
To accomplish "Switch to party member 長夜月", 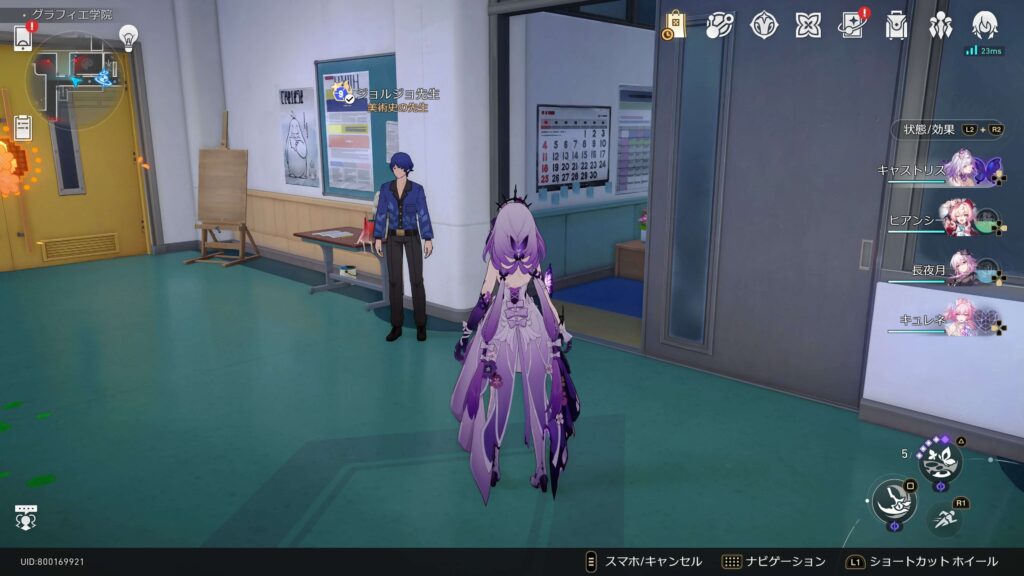I will [x=962, y=270].
